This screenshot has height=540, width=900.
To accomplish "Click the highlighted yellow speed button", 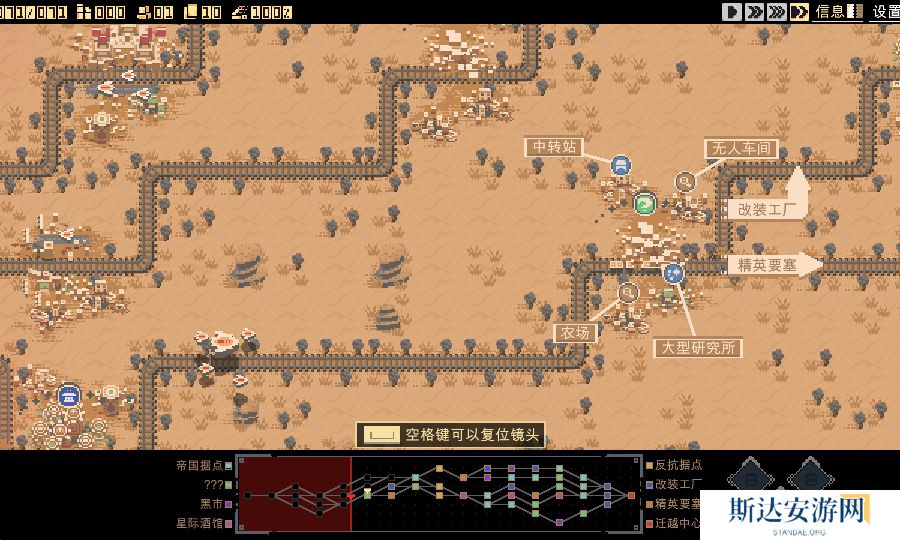I will (799, 12).
